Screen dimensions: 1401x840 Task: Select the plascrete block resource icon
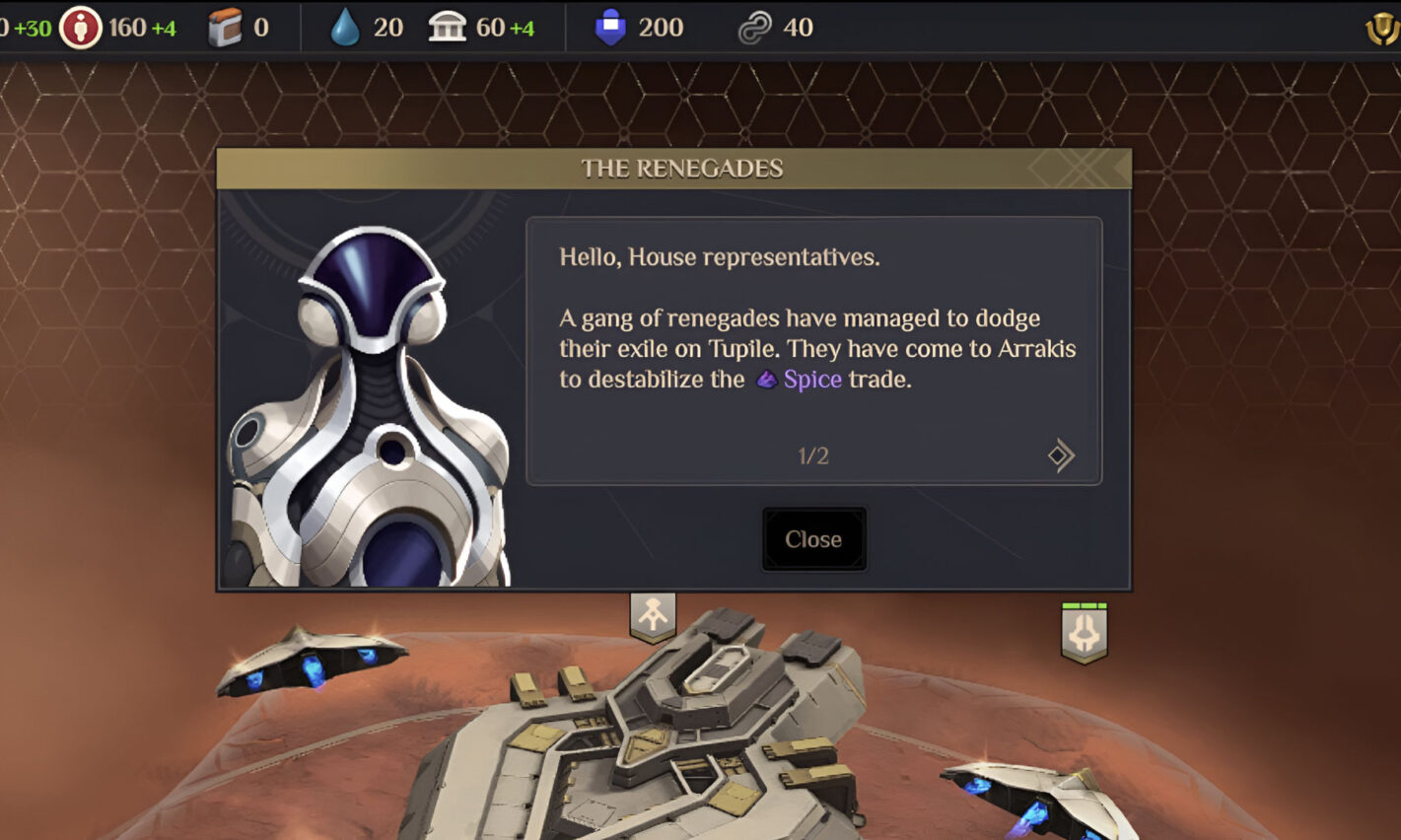click(x=226, y=28)
